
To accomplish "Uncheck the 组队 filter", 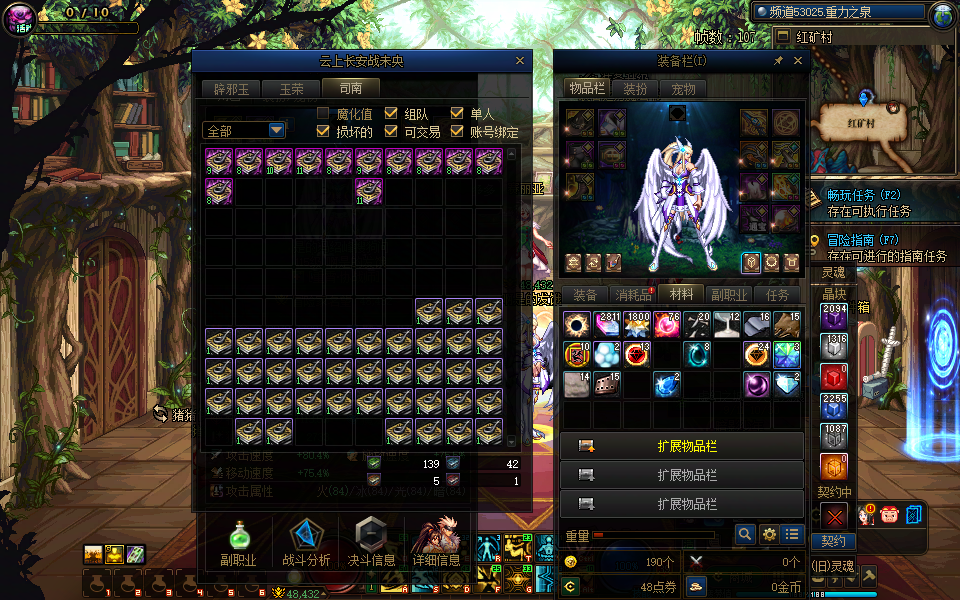I will pos(392,114).
